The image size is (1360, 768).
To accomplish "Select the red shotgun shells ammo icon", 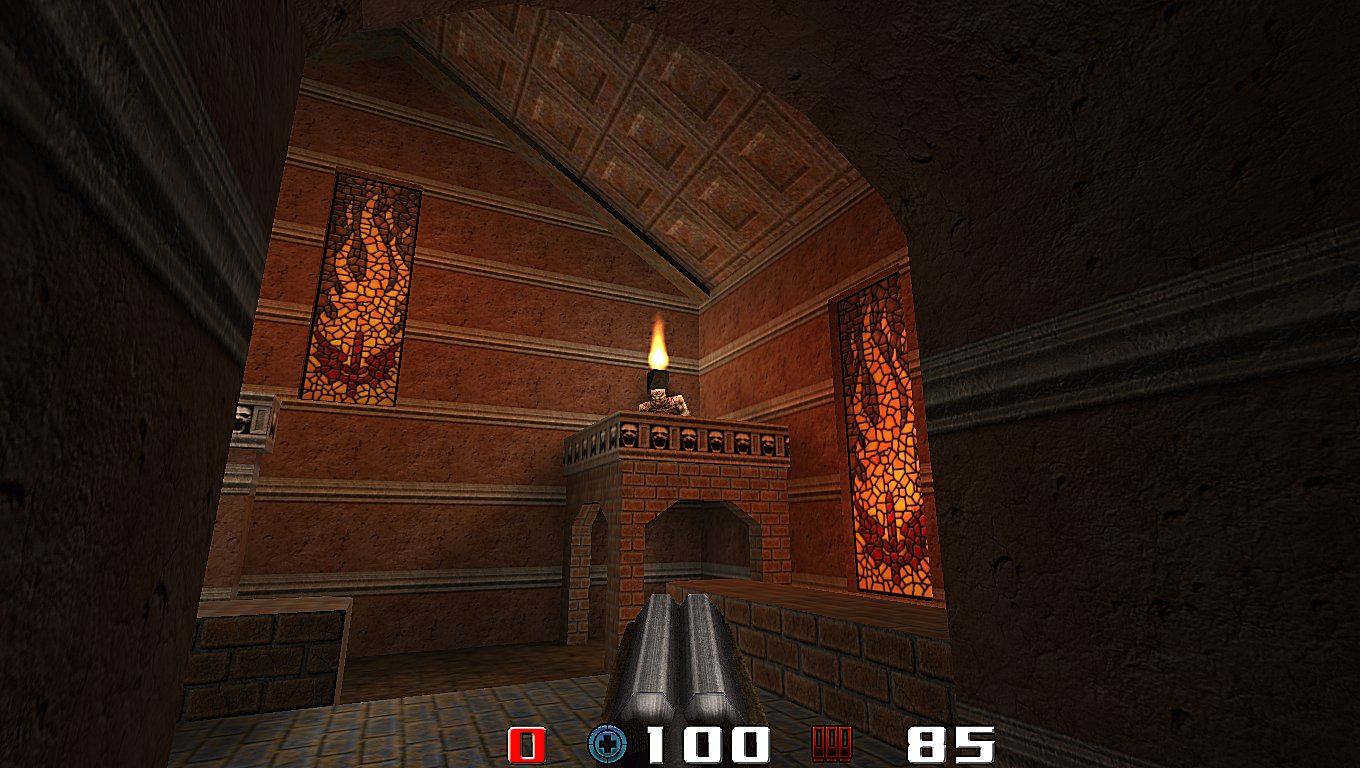I will pos(832,745).
